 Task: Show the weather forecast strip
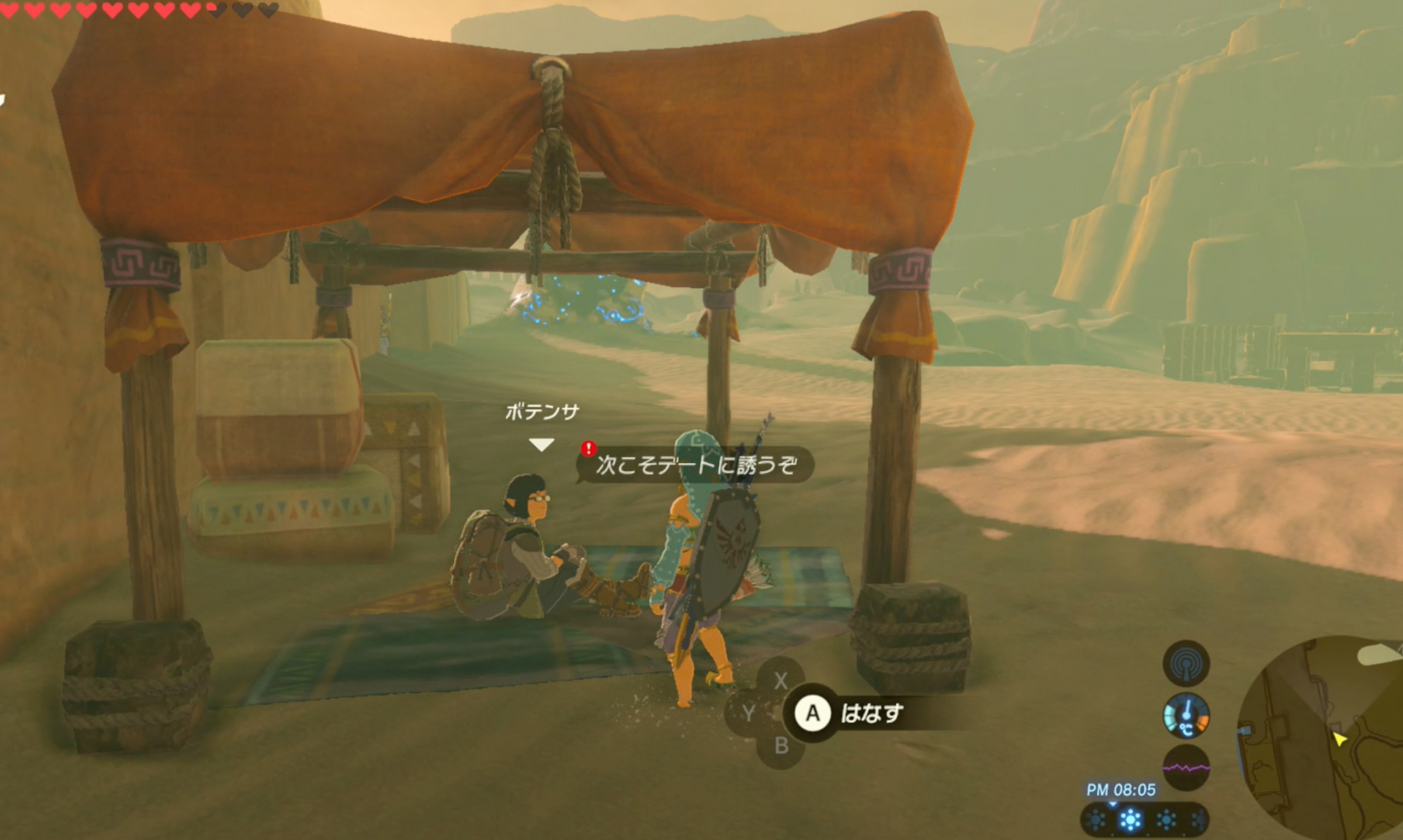click(x=1144, y=820)
